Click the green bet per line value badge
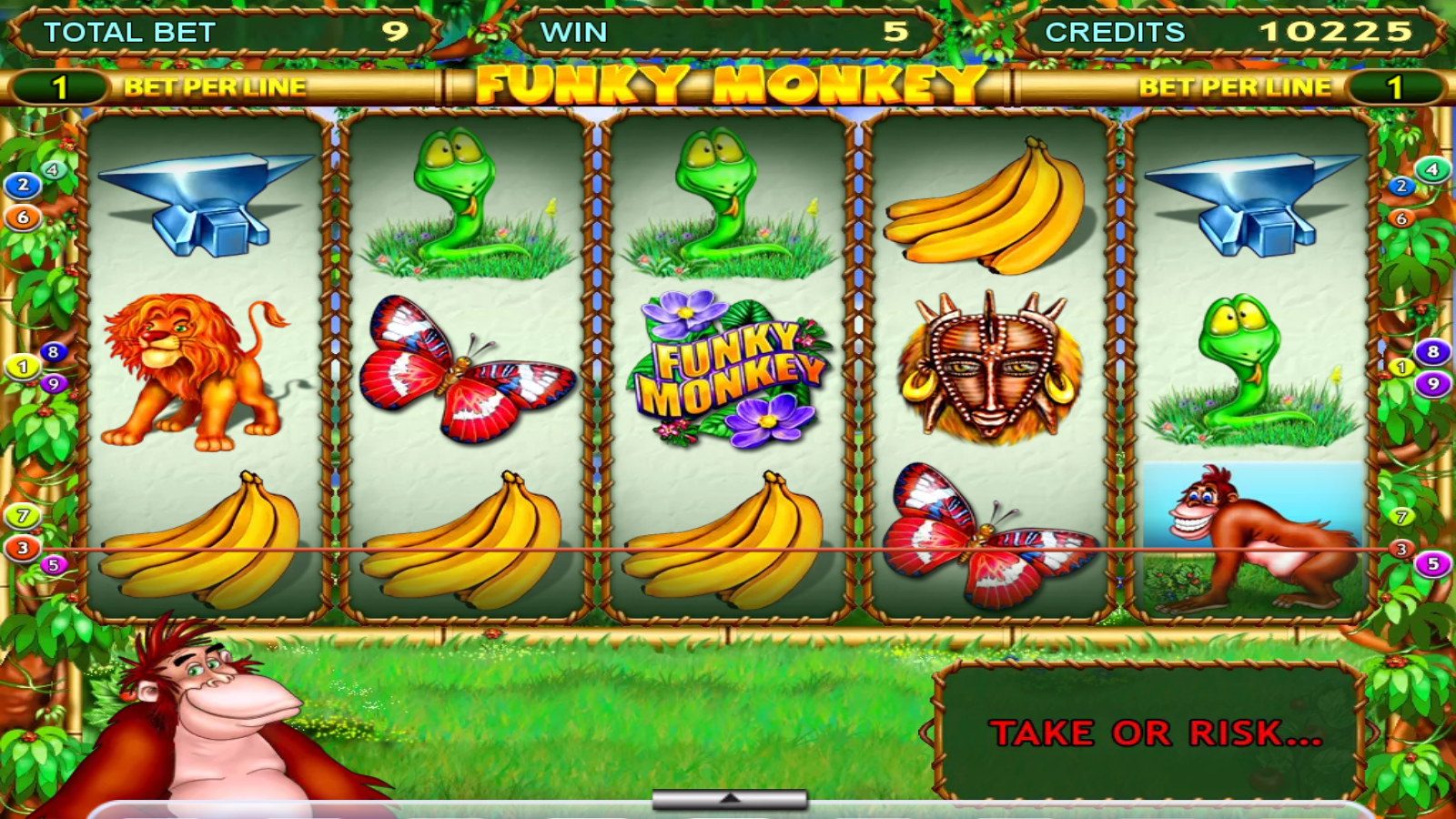The height and width of the screenshot is (819, 1456). pos(61,86)
